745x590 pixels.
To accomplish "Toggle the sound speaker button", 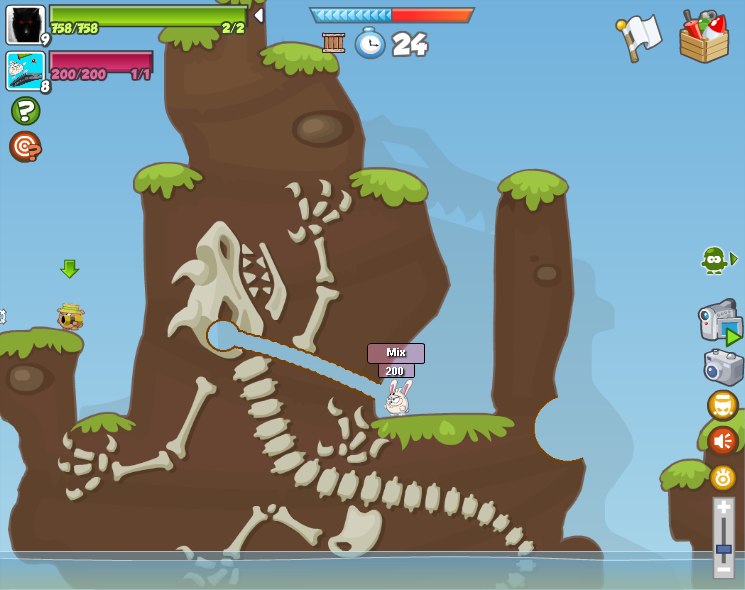I will coord(723,441).
